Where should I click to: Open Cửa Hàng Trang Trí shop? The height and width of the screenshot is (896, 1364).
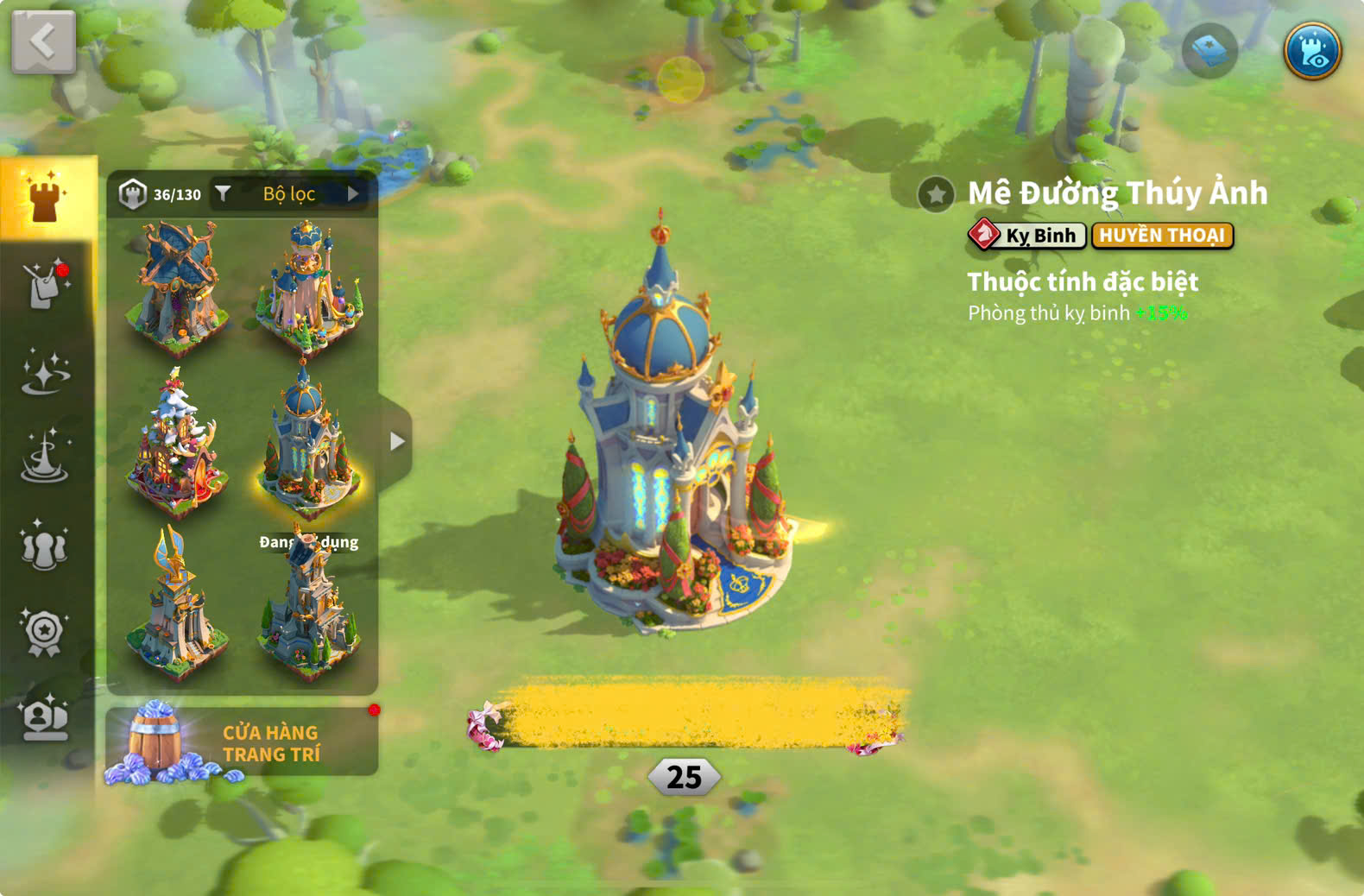pyautogui.click(x=242, y=742)
